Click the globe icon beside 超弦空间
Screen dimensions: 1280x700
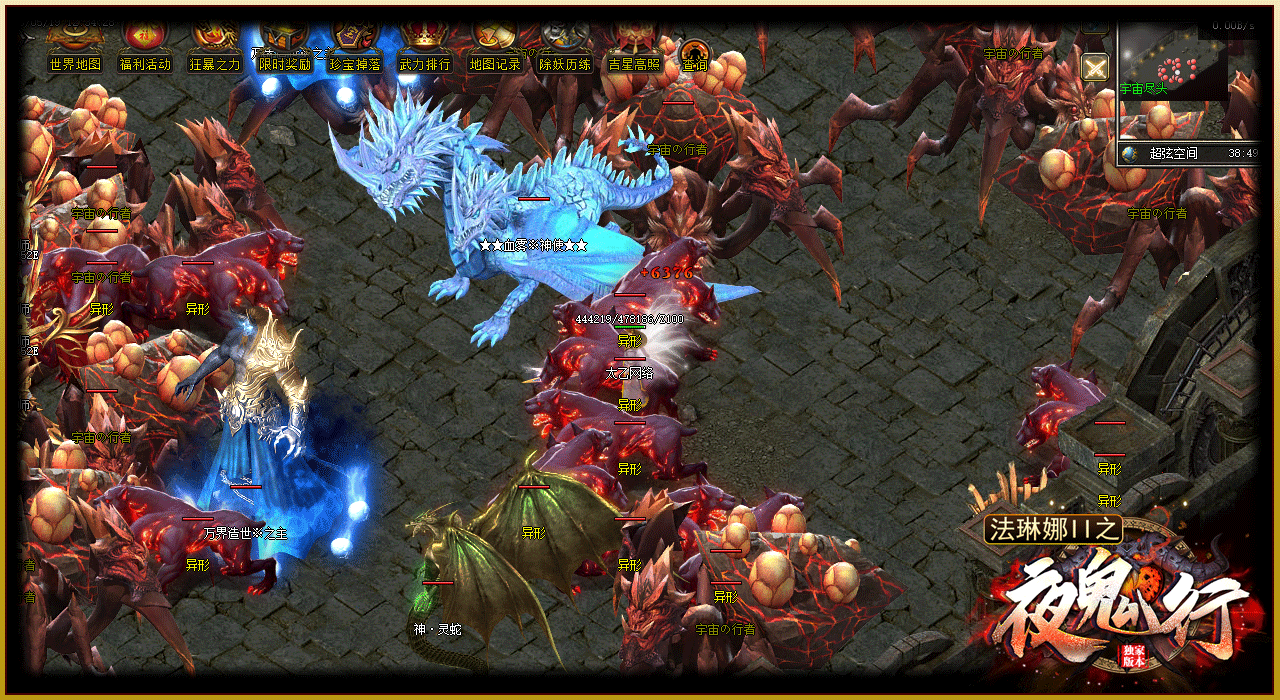click(1130, 154)
